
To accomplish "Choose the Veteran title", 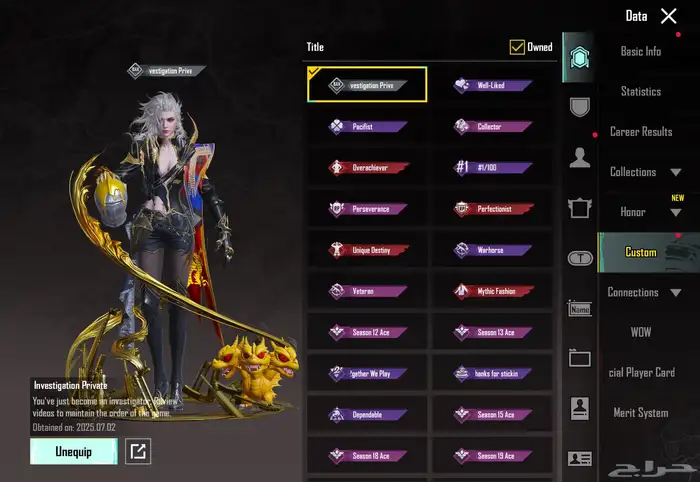I will tap(366, 291).
